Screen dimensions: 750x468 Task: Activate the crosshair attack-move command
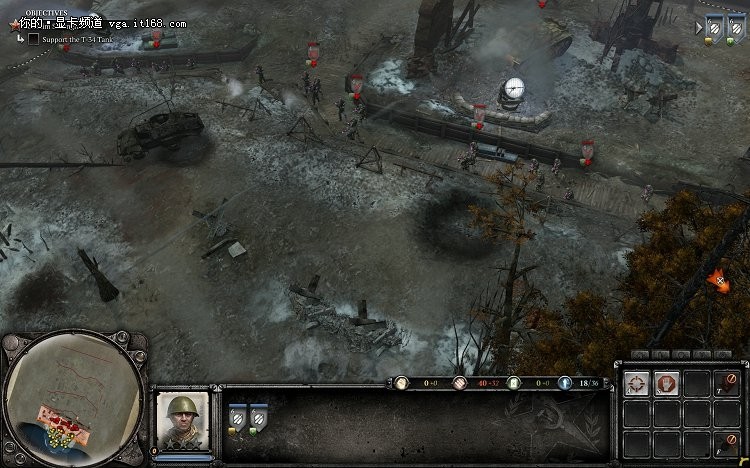pos(637,382)
